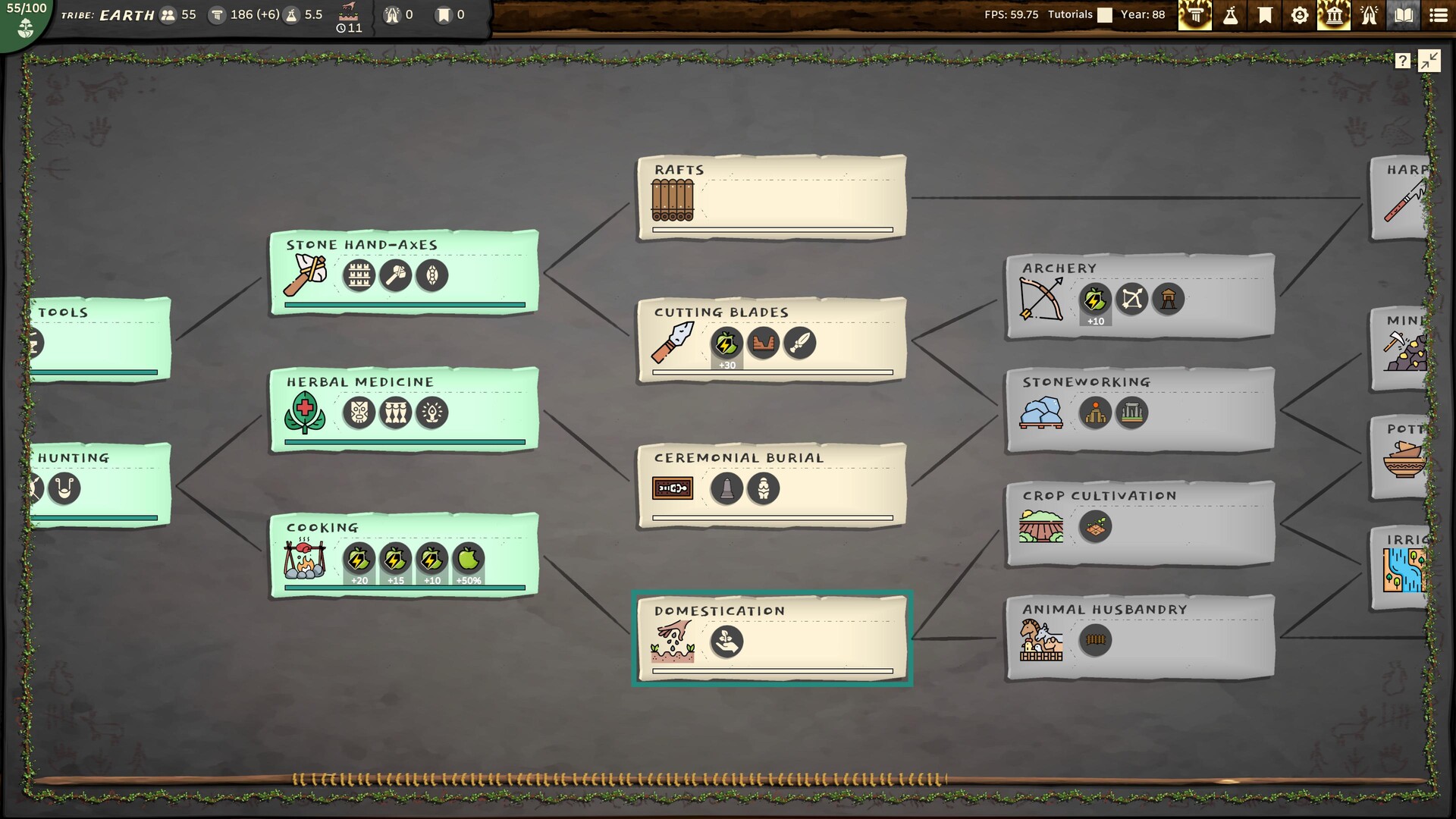Open the Ceremonial Burial tech card
The width and height of the screenshot is (1456, 819).
(x=772, y=485)
